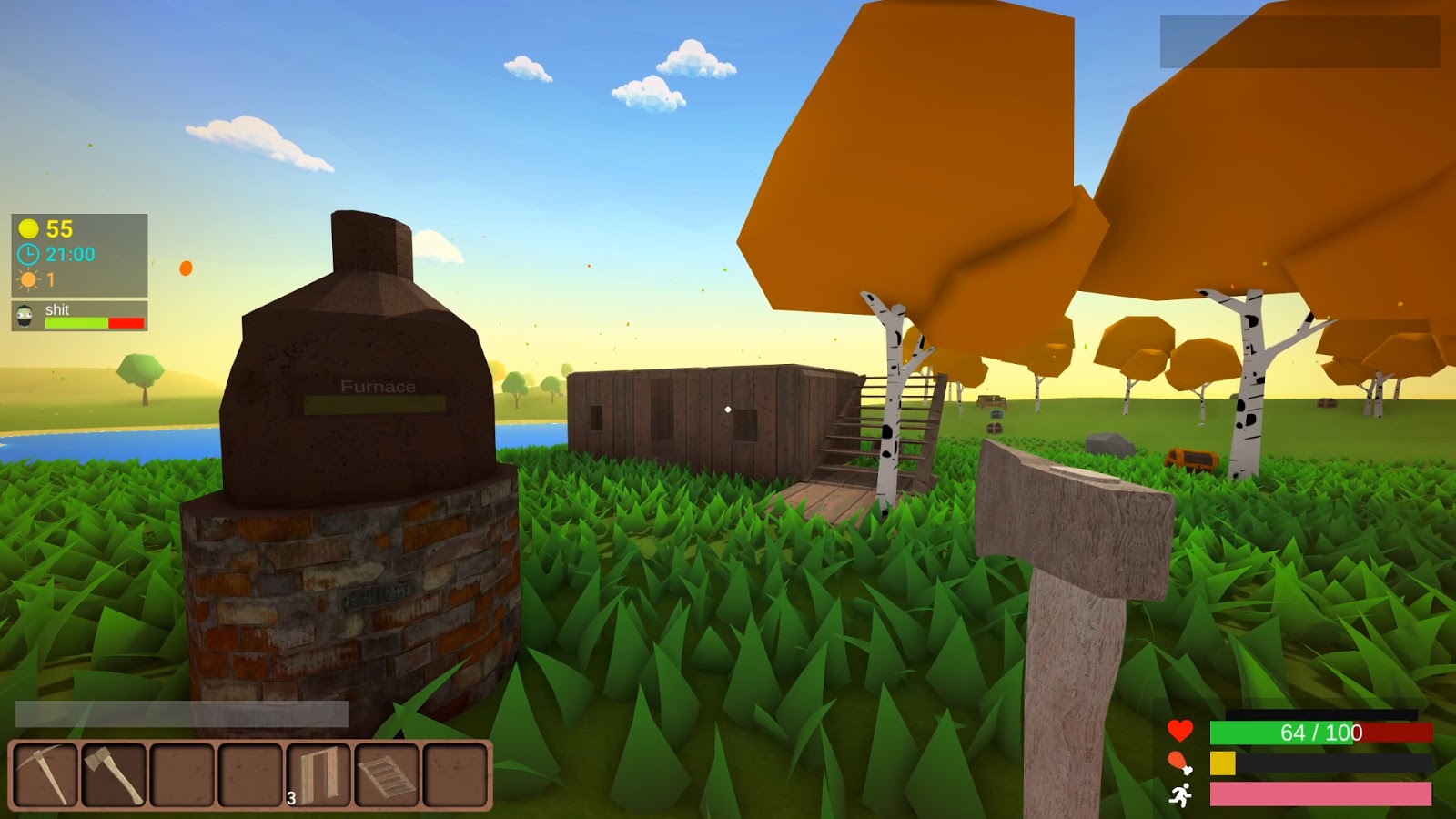Select the ladder item in the hotbar

388,775
